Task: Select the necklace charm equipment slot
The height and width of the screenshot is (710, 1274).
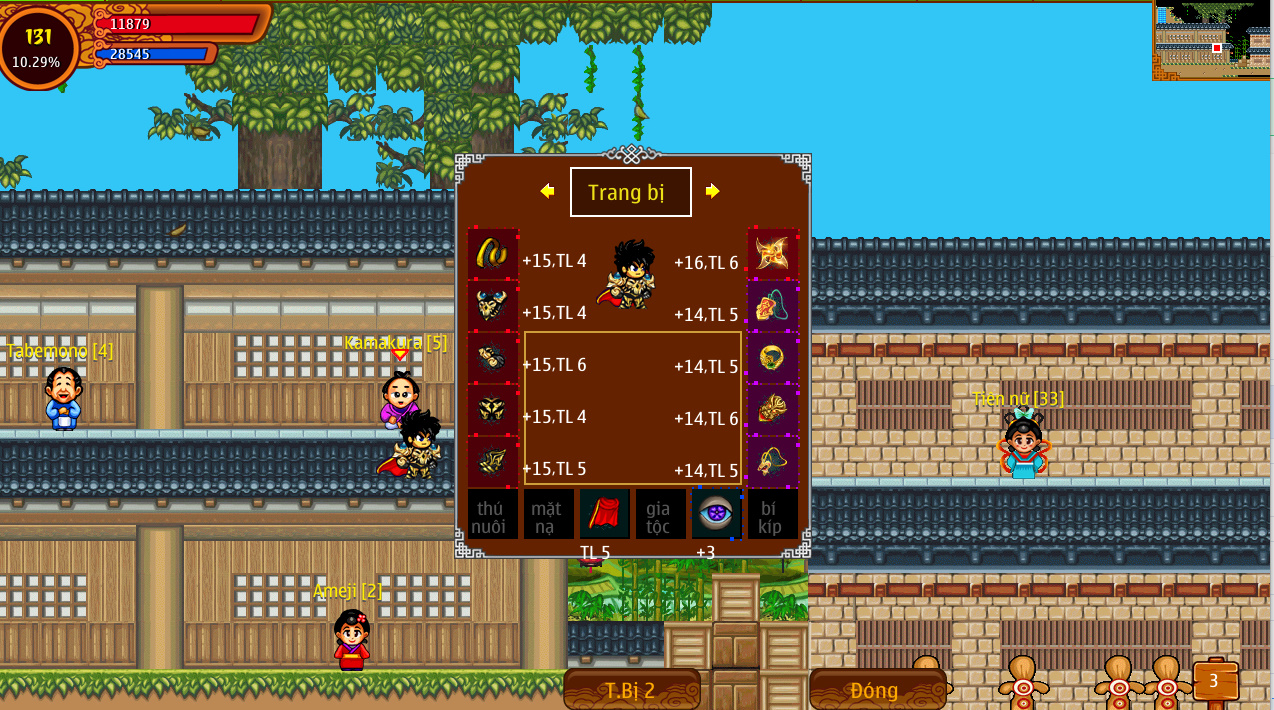Action: click(x=773, y=305)
